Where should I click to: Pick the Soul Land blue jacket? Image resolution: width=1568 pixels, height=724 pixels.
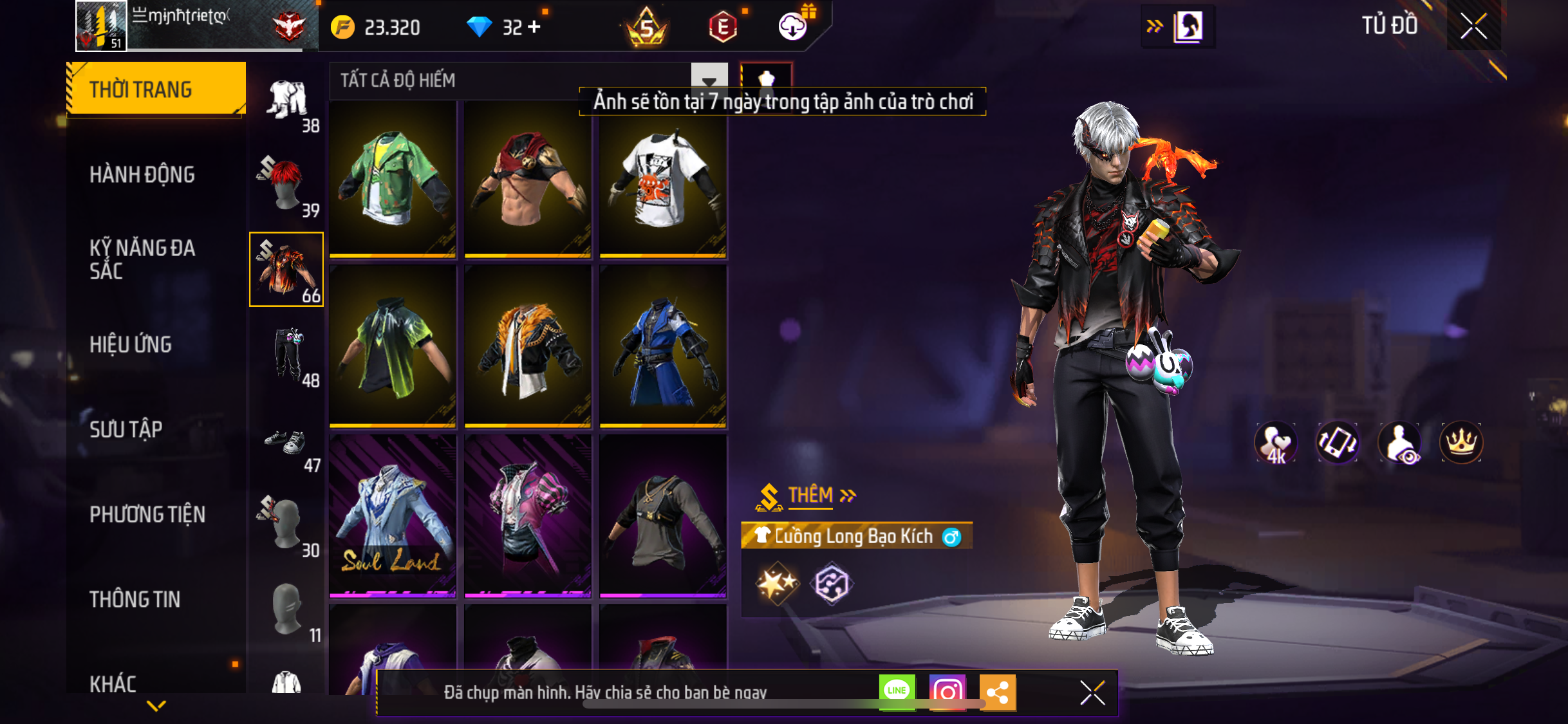click(x=393, y=516)
